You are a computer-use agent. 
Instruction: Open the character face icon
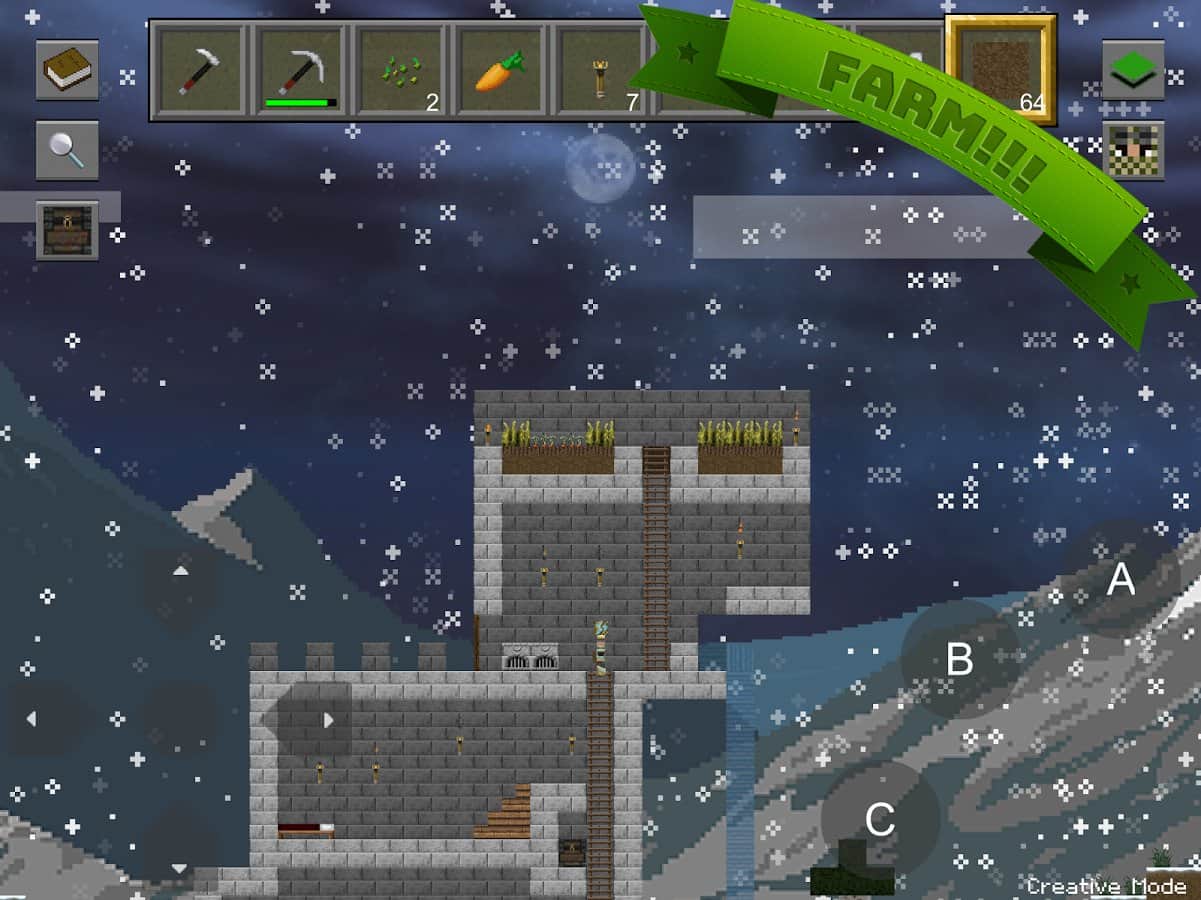[x=1133, y=150]
